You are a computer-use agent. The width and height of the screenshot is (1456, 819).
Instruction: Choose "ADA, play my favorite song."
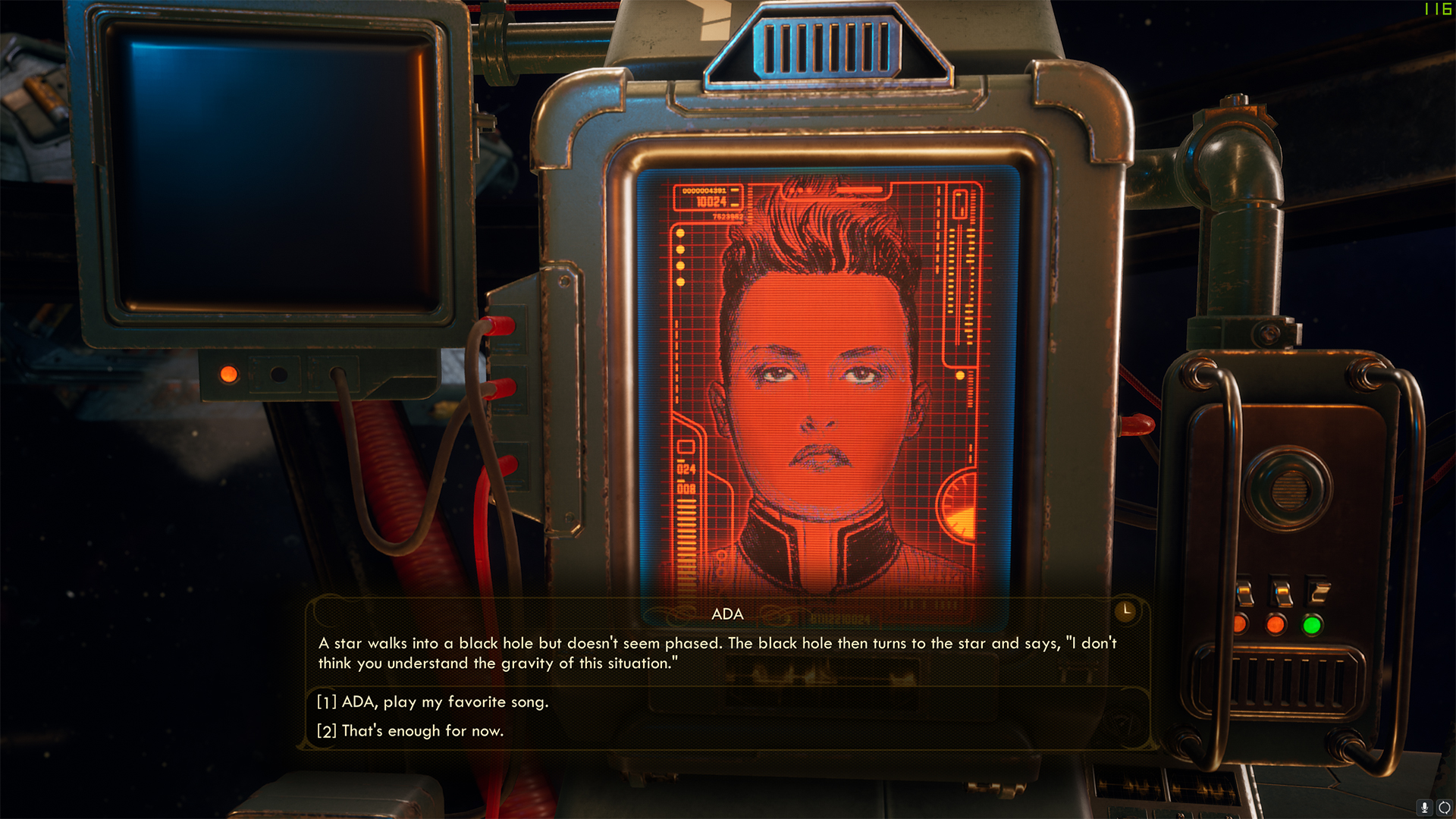pos(444,702)
